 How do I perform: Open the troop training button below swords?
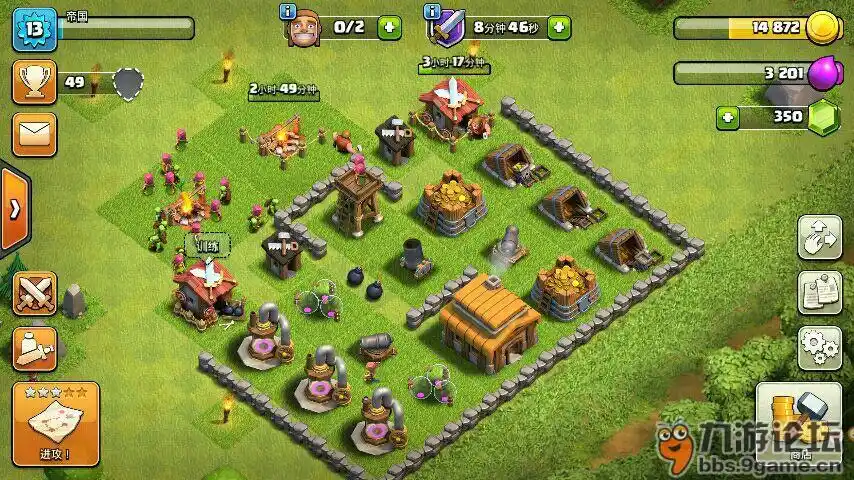click(x=34, y=347)
